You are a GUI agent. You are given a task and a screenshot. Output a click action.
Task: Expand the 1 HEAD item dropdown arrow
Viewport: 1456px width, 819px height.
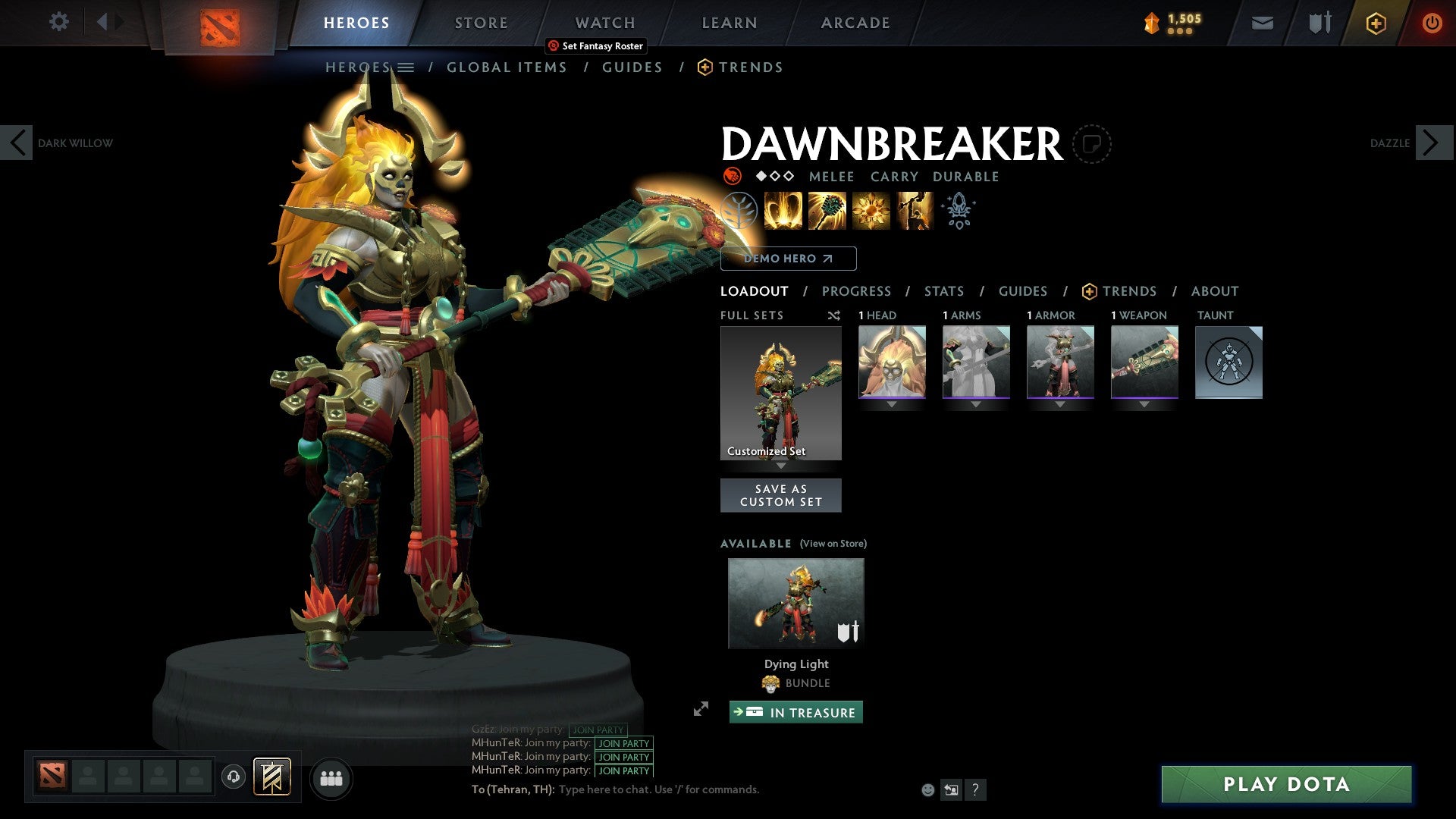pyautogui.click(x=891, y=404)
